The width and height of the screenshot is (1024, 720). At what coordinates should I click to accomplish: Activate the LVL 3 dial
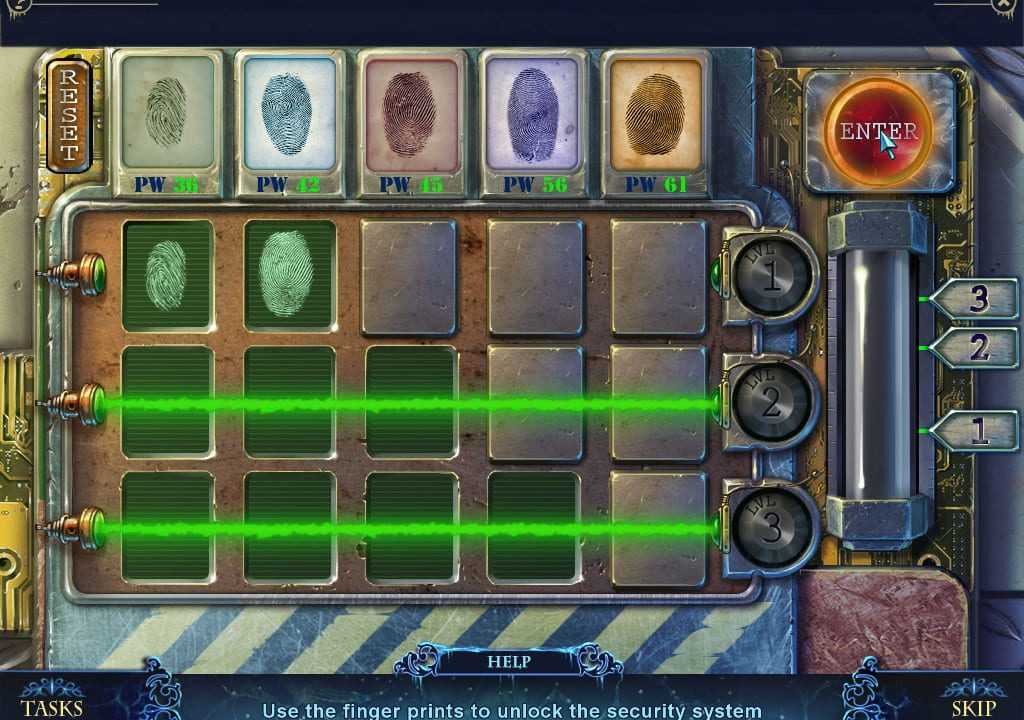(770, 529)
